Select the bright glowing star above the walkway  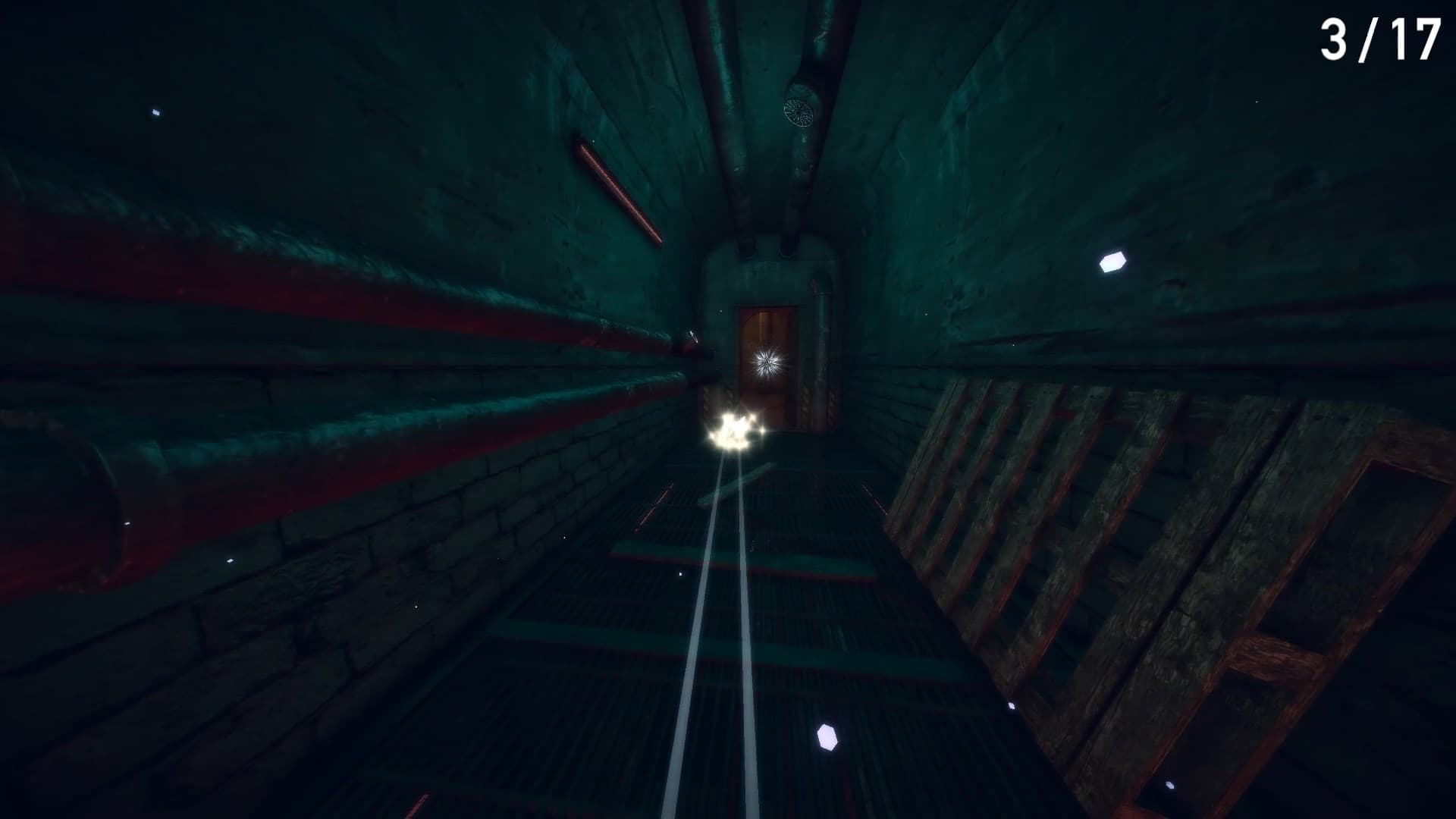(730, 432)
